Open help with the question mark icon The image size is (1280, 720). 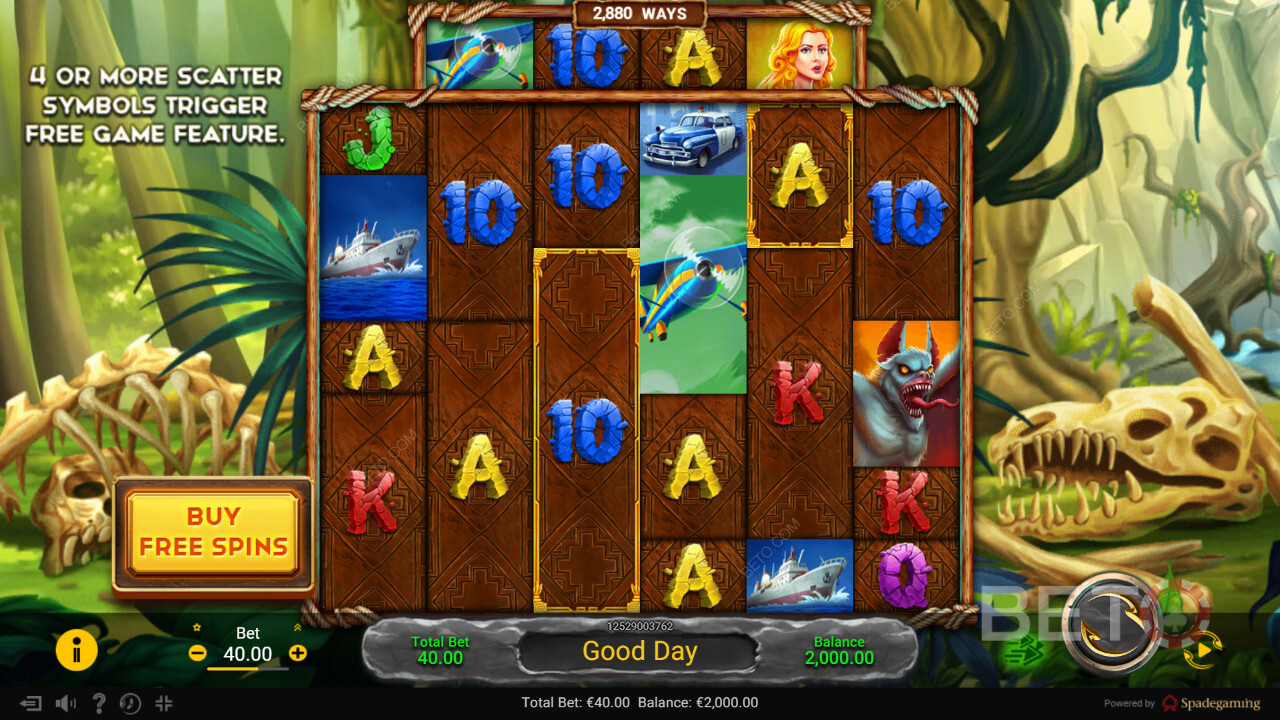(99, 703)
